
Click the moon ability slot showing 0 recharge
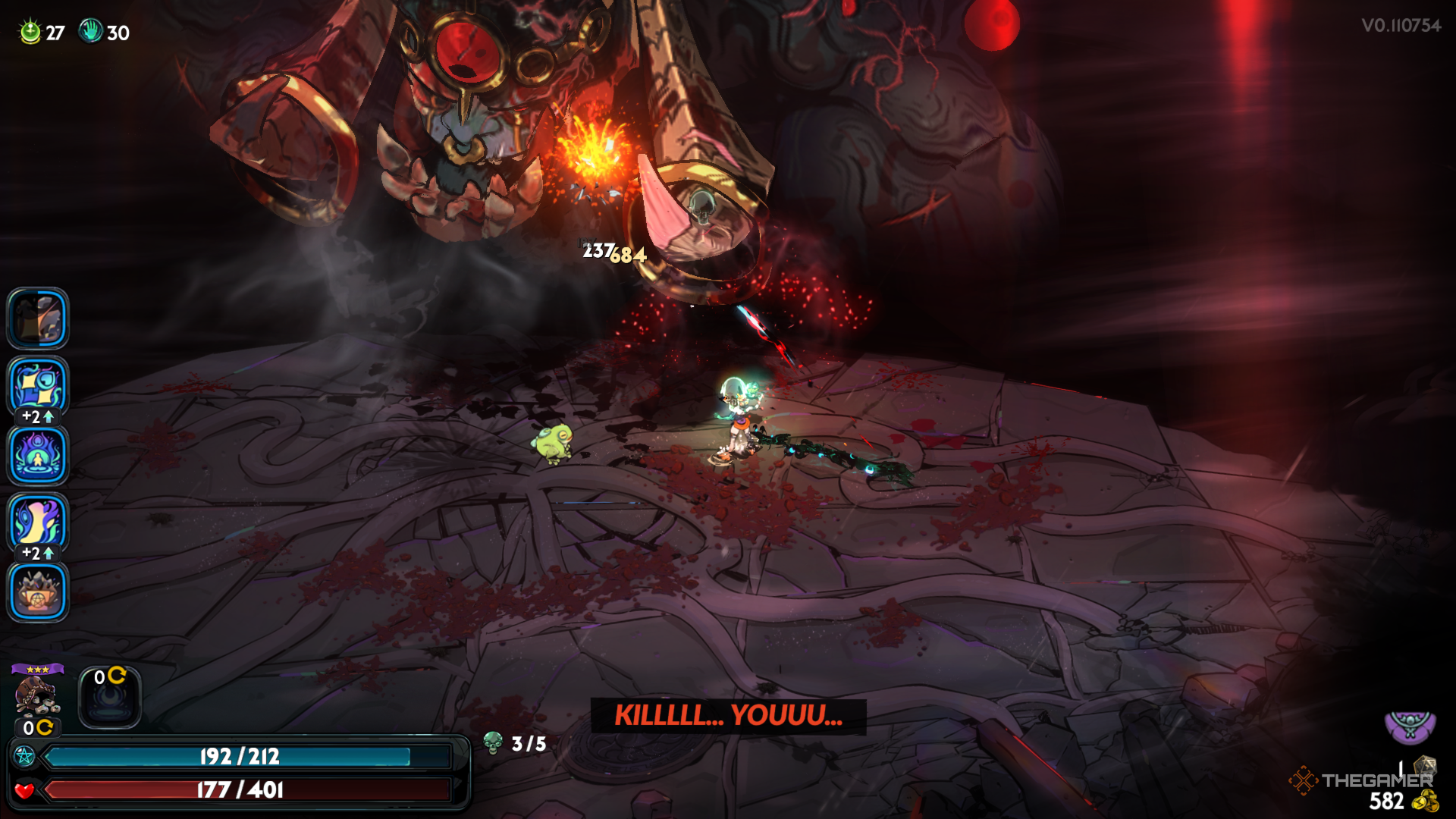110,695
